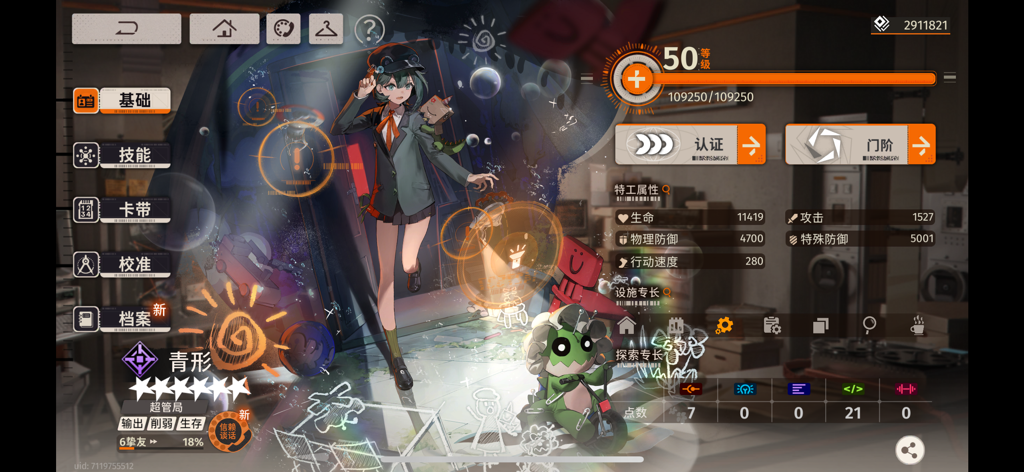1024x472 pixels.
Task: Select the orange gear facility specialty icon
Action: tap(724, 325)
